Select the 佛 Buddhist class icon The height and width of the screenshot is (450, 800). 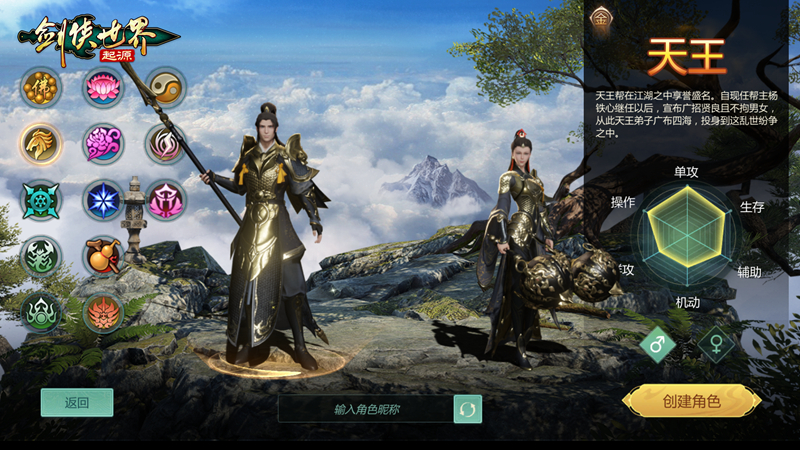click(x=41, y=88)
